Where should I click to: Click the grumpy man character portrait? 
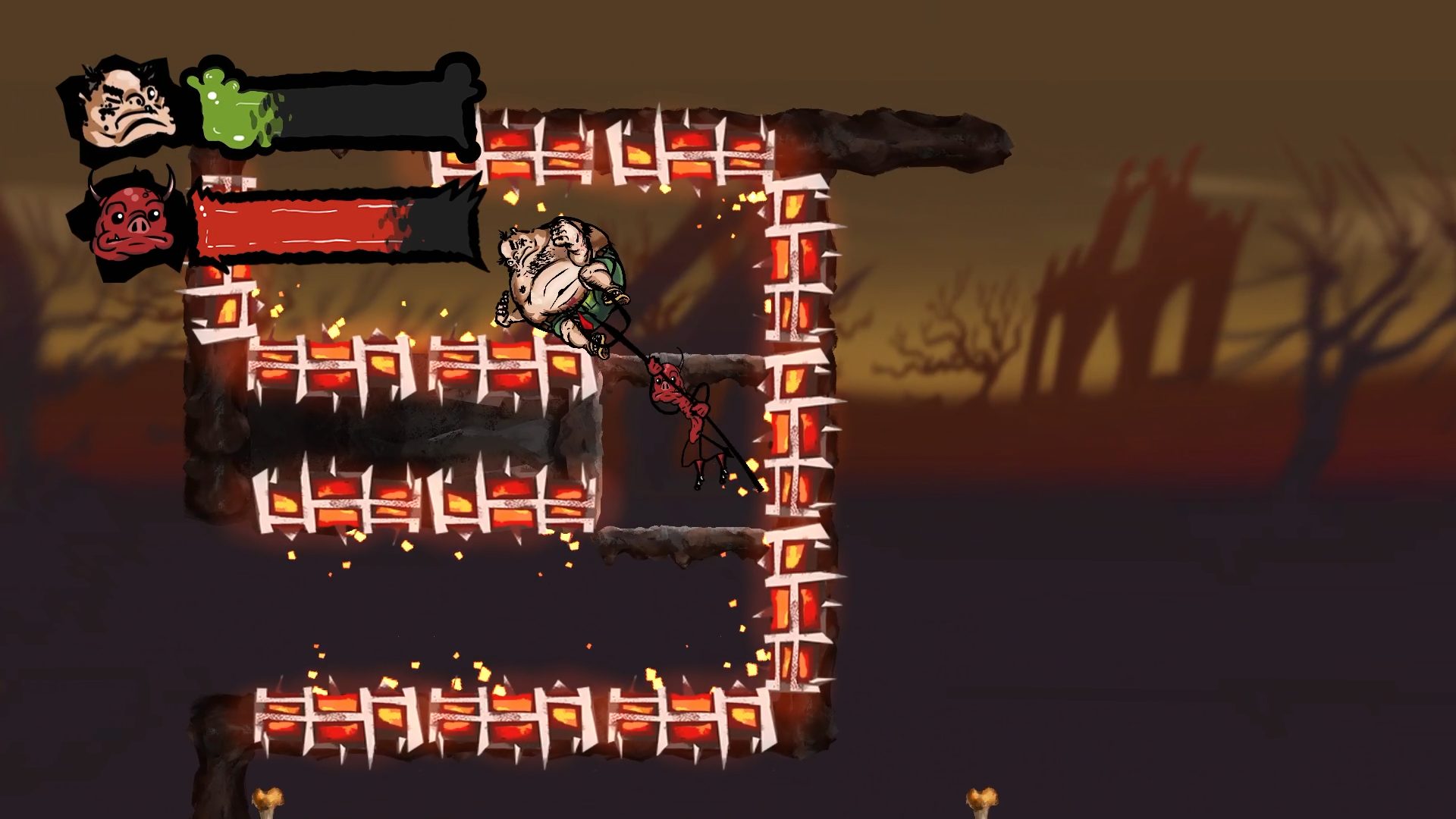(125, 107)
